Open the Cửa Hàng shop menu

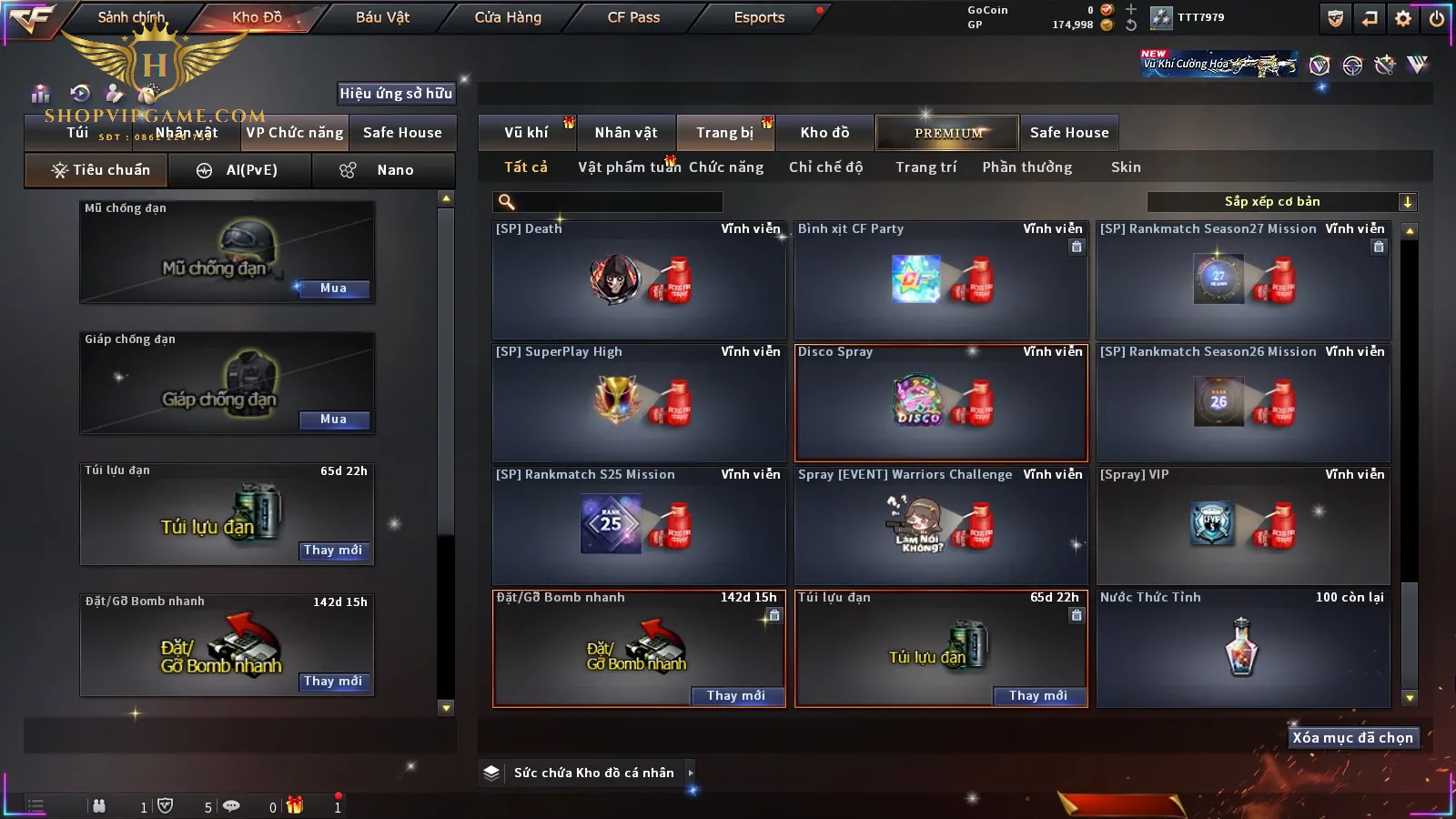pos(508,17)
